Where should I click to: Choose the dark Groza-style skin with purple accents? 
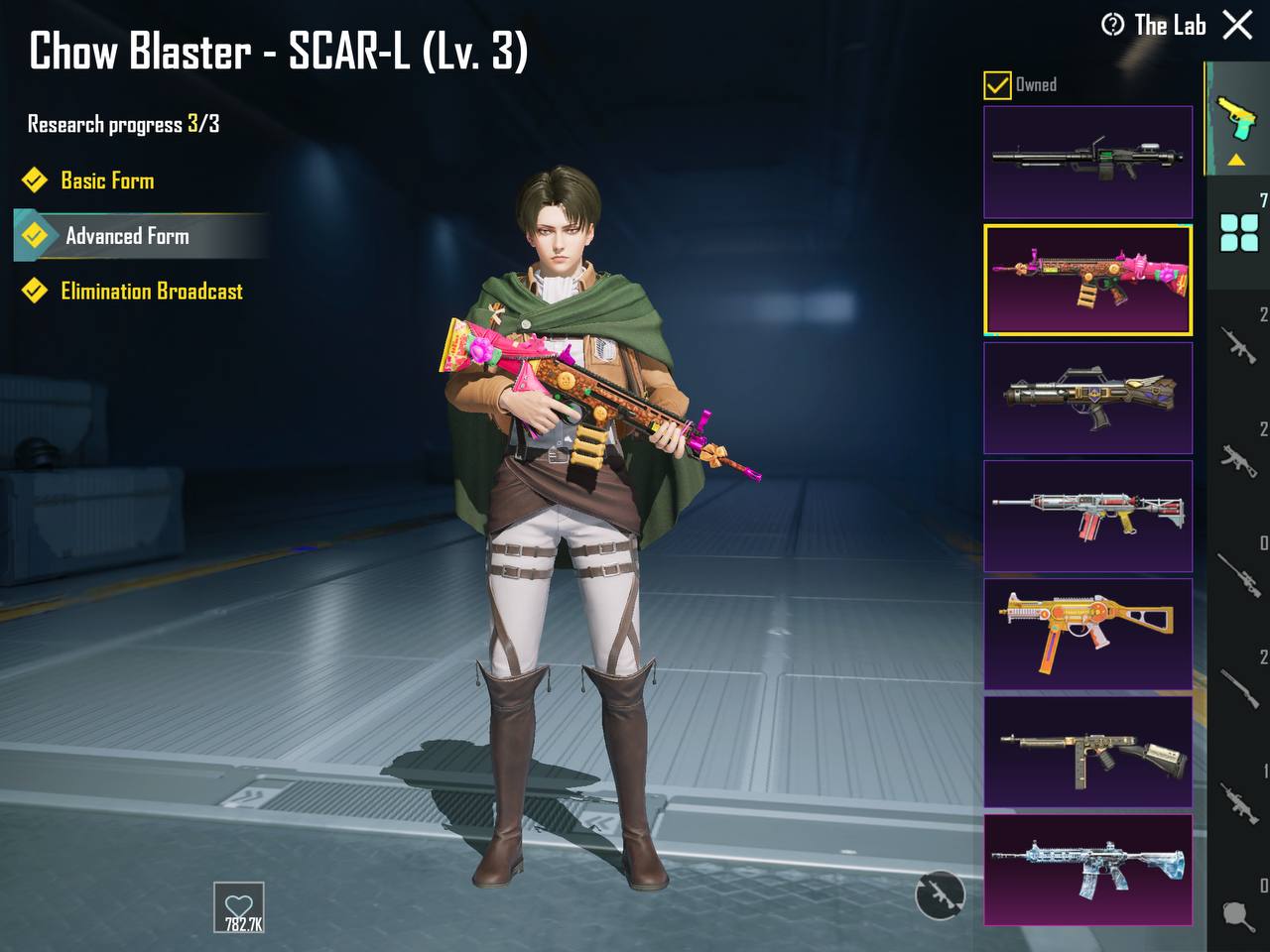tap(1087, 398)
